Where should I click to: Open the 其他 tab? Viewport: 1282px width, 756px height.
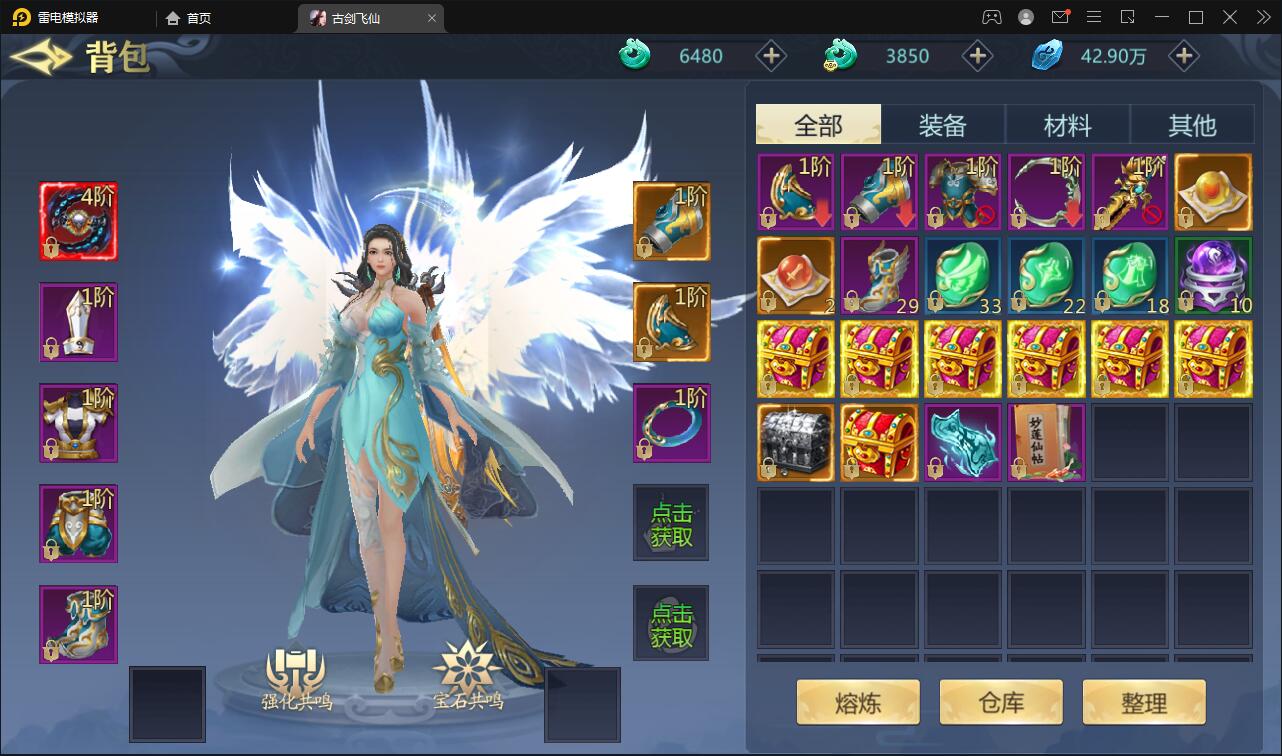(1192, 123)
